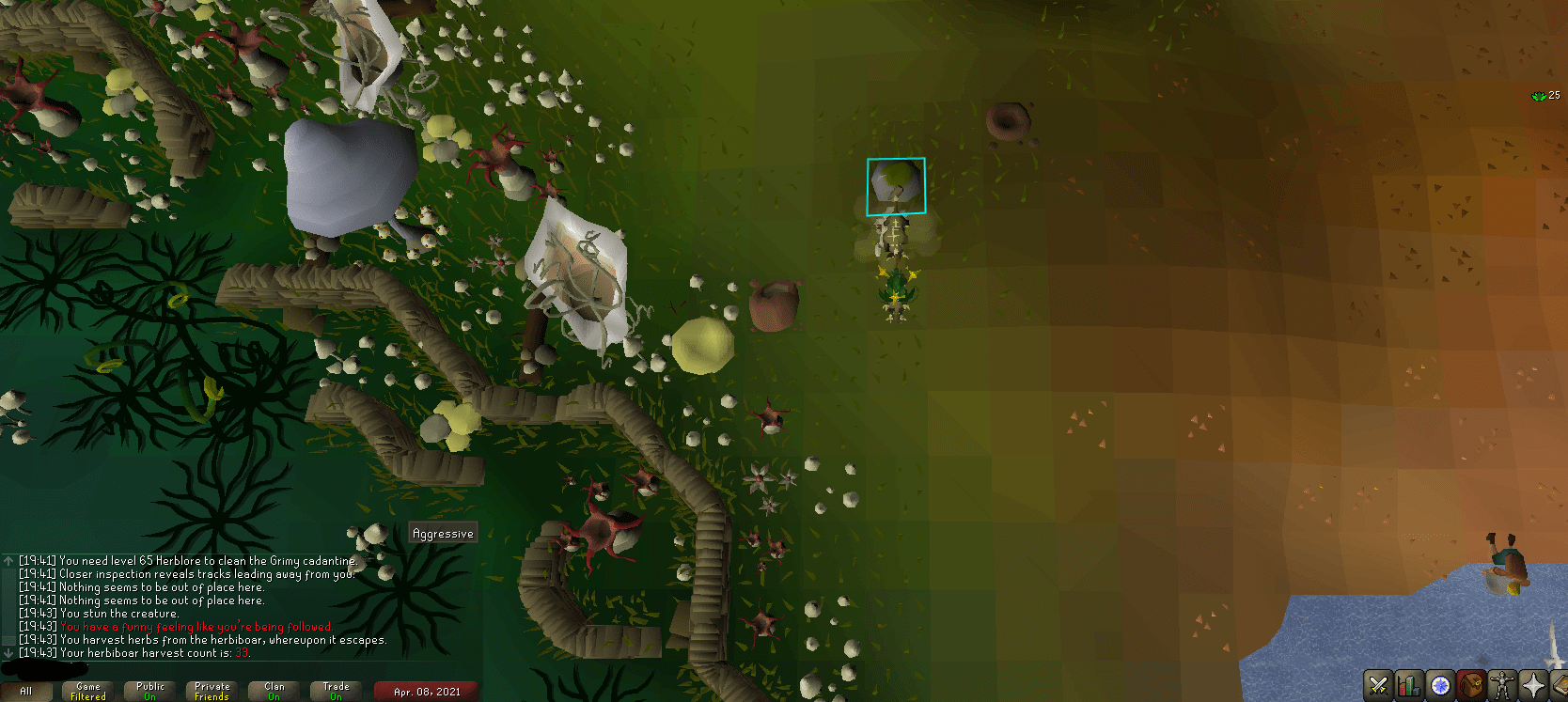The image size is (1568, 702).
Task: Select the All chat tab
Action: pyautogui.click(x=27, y=691)
